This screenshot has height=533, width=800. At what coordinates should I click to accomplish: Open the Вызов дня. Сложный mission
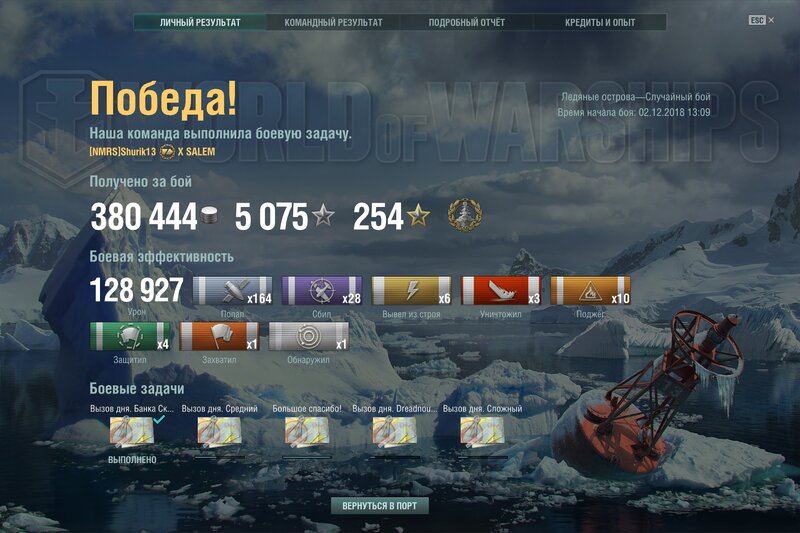coord(482,432)
